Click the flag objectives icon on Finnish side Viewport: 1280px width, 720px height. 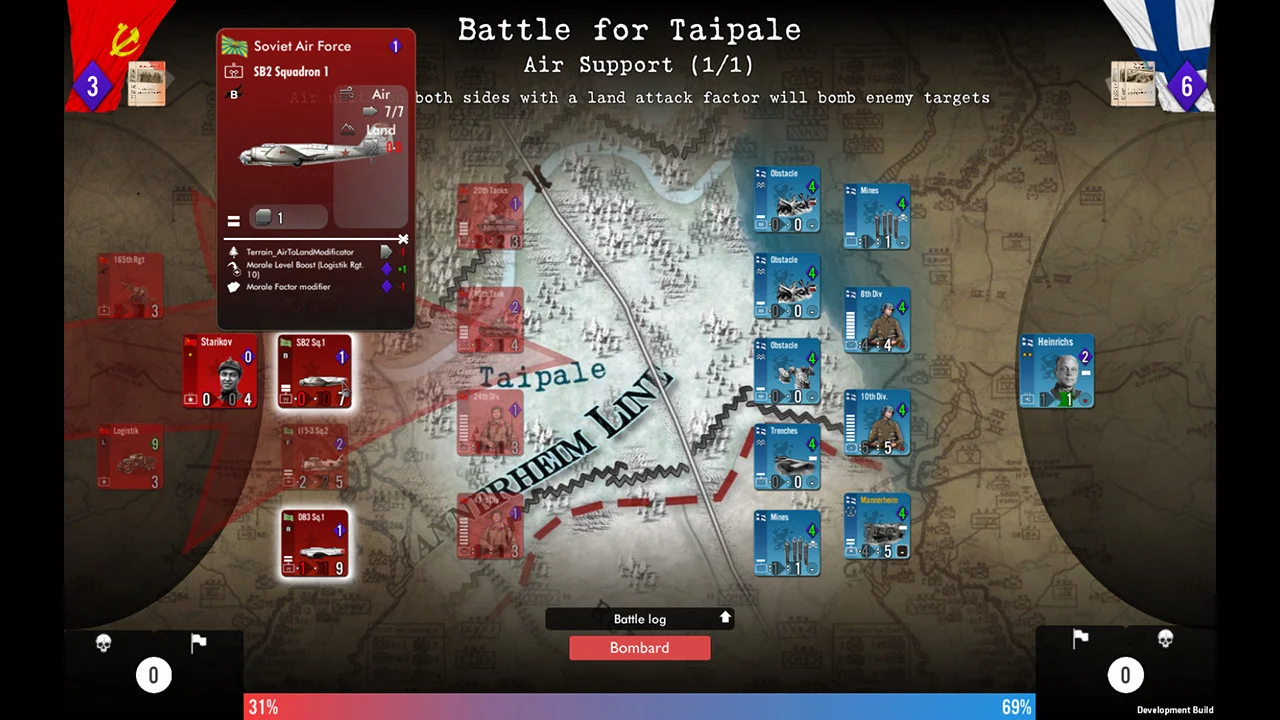tap(1080, 638)
